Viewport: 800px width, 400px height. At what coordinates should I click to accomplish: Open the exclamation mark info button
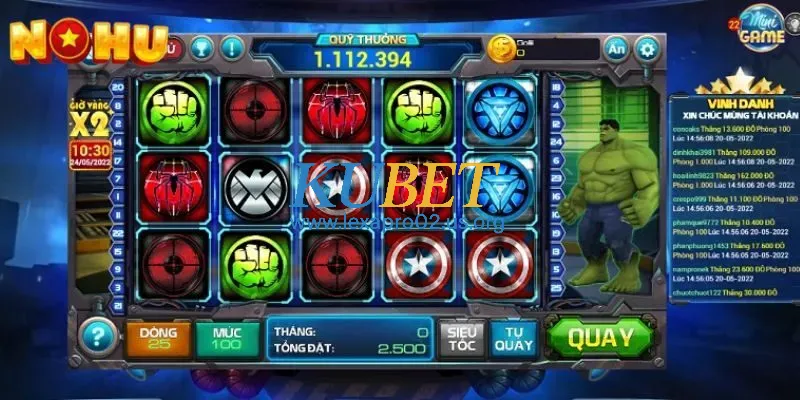click(232, 47)
